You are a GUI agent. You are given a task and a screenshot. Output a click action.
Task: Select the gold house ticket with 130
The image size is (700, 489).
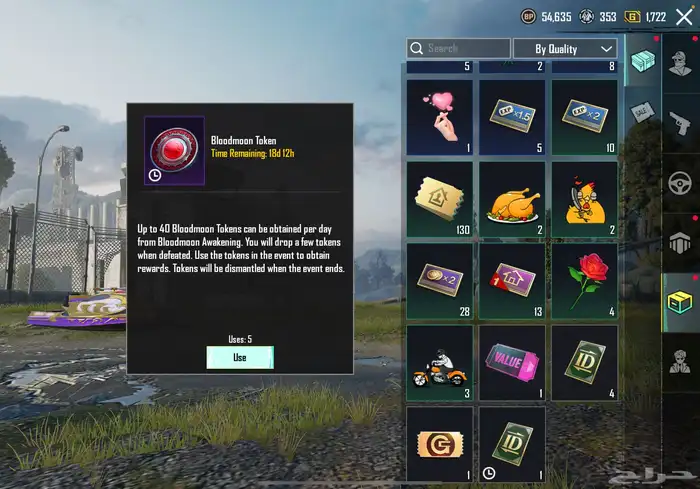[x=439, y=200]
